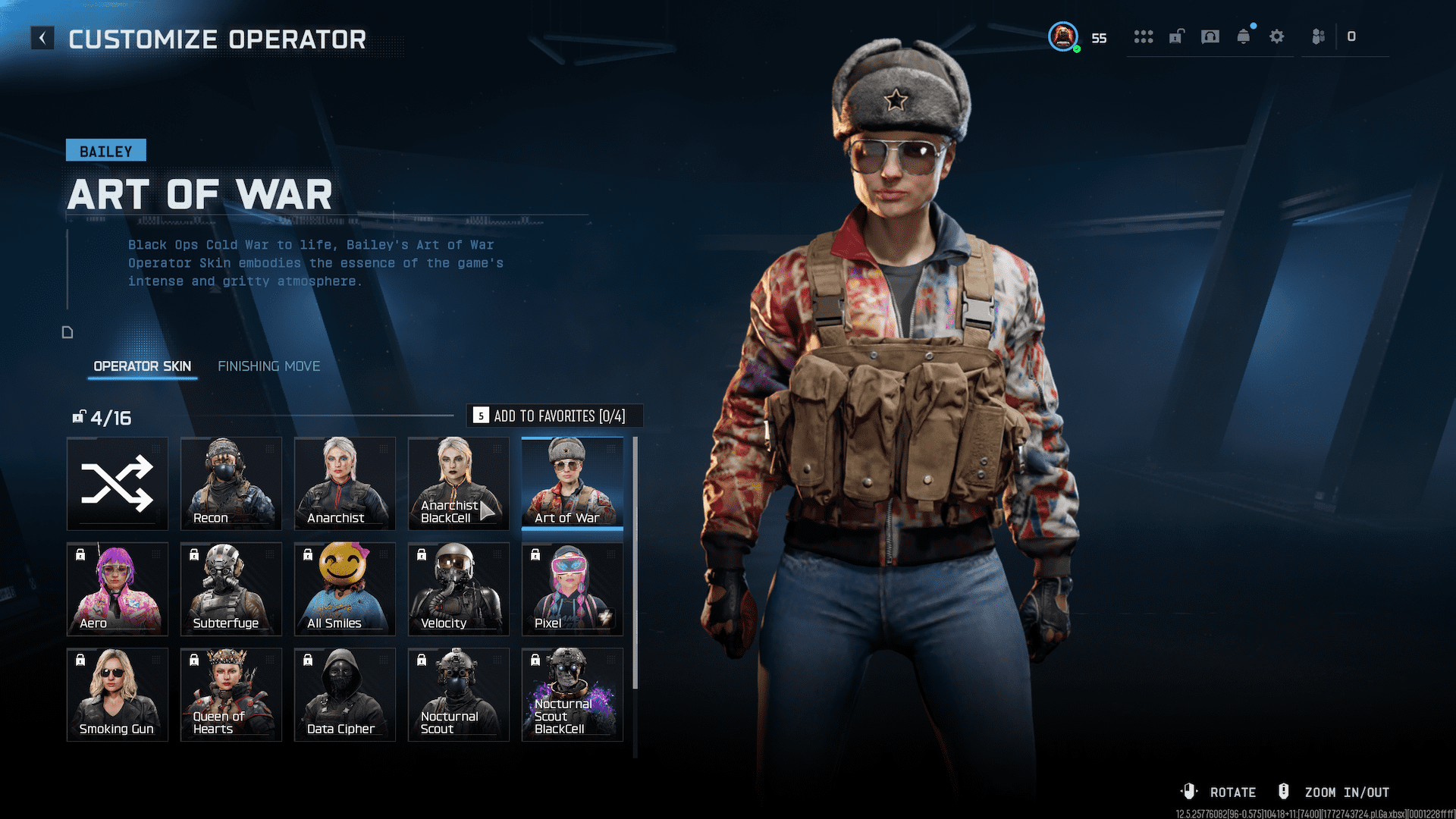Screen dimensions: 1456x819
Task: Preview the Subterfuge gas mask skin
Action: 231,589
